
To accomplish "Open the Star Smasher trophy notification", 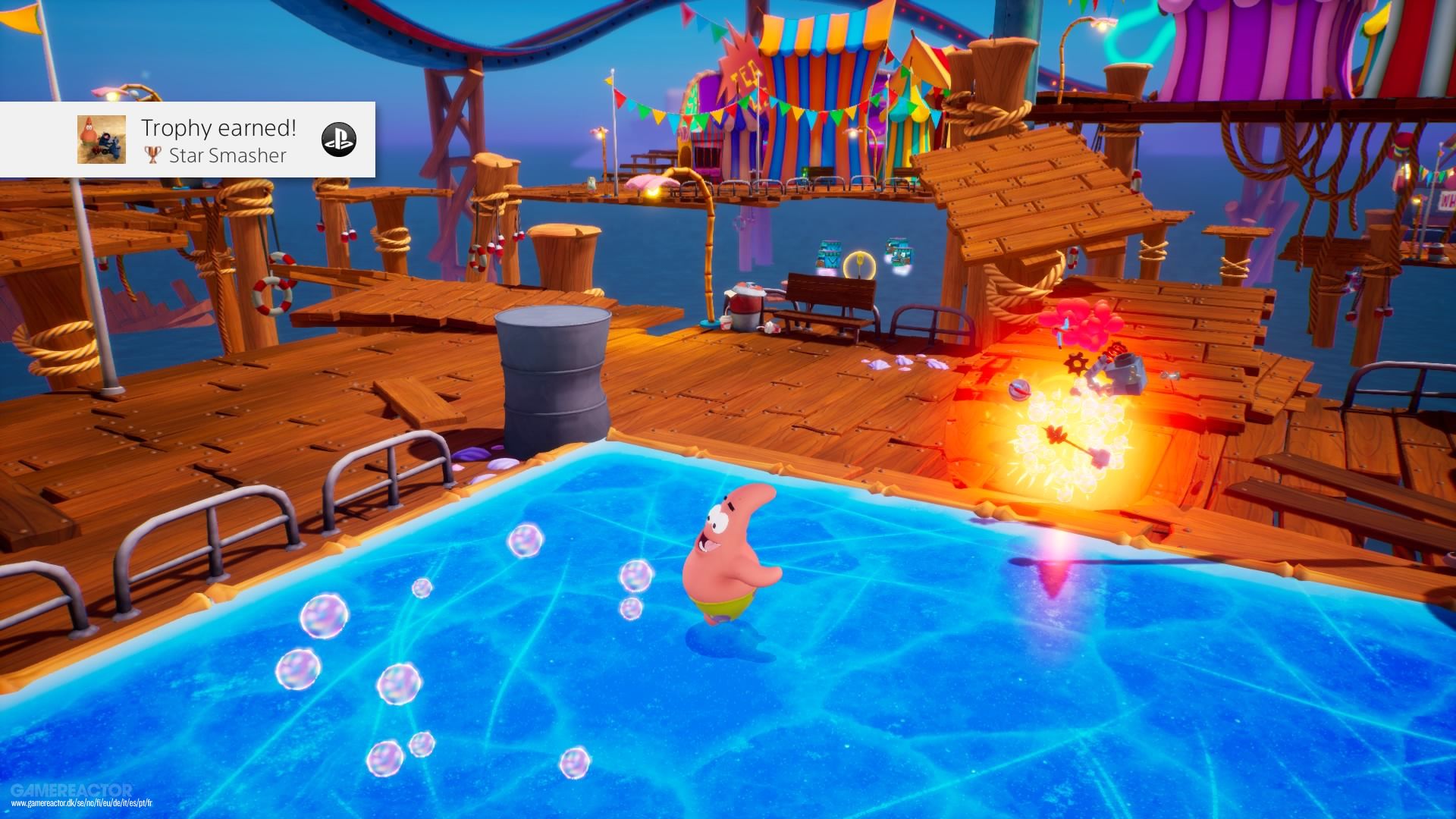I will tap(220, 141).
